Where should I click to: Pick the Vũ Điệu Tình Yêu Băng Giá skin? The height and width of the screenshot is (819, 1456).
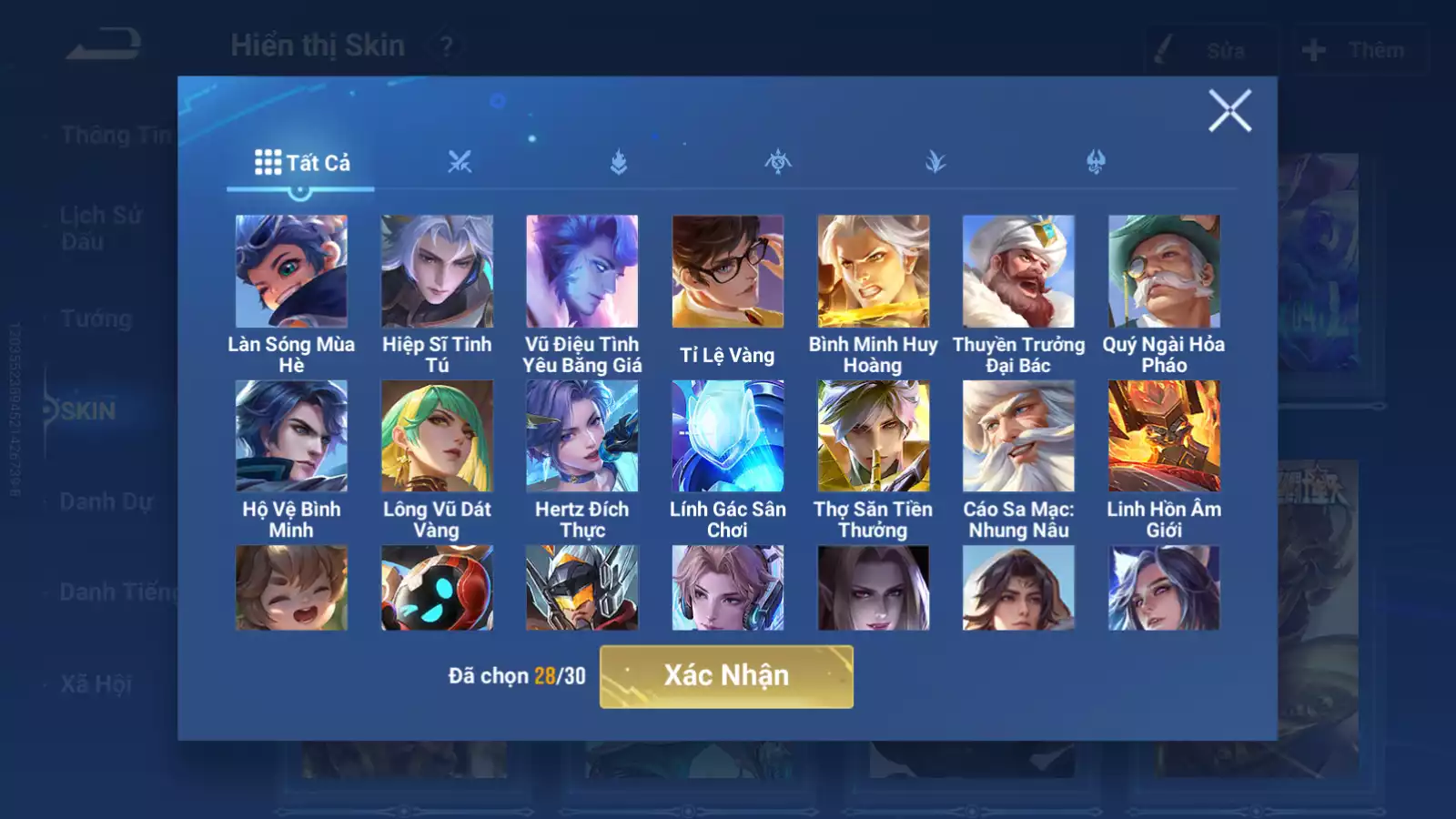point(582,271)
